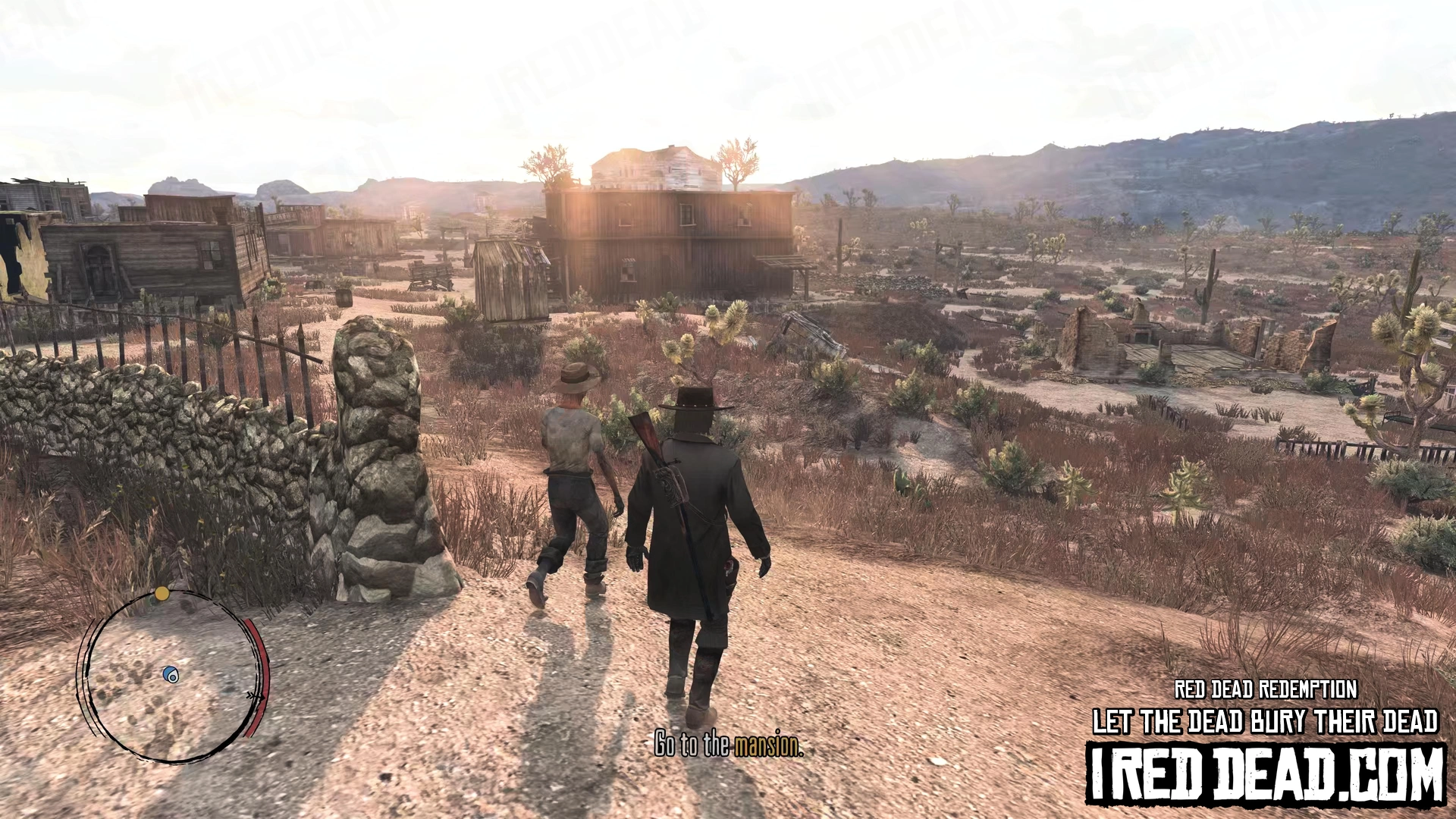Click the IREDDEAD.COM watermark logo
This screenshot has height=819, width=1456.
tap(1265, 772)
